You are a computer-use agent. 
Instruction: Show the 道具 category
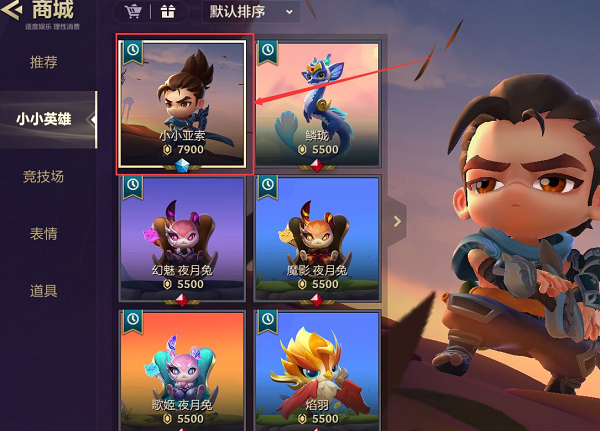pyautogui.click(x=44, y=291)
